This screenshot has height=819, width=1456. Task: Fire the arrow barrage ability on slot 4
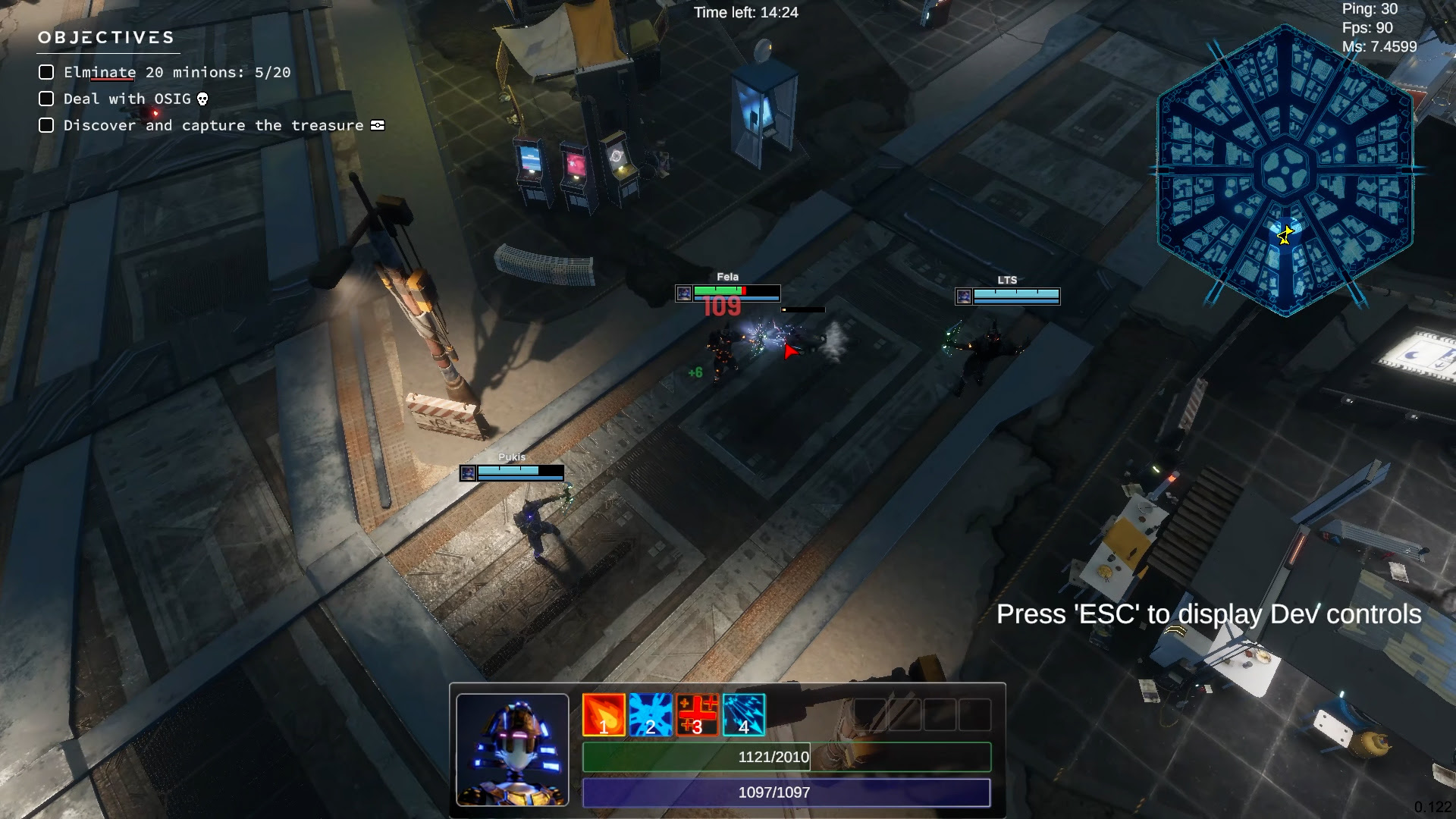click(744, 713)
